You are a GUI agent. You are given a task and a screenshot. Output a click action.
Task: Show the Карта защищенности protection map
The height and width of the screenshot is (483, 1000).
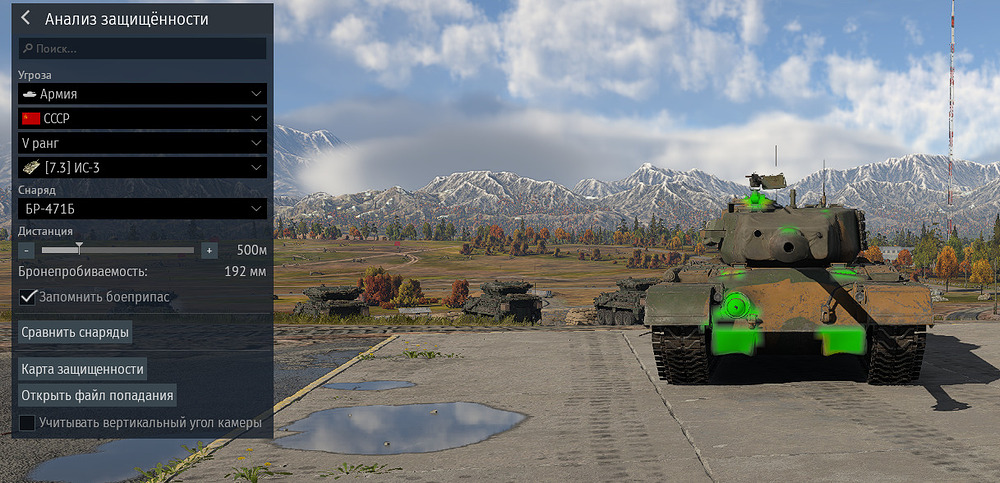tap(83, 369)
